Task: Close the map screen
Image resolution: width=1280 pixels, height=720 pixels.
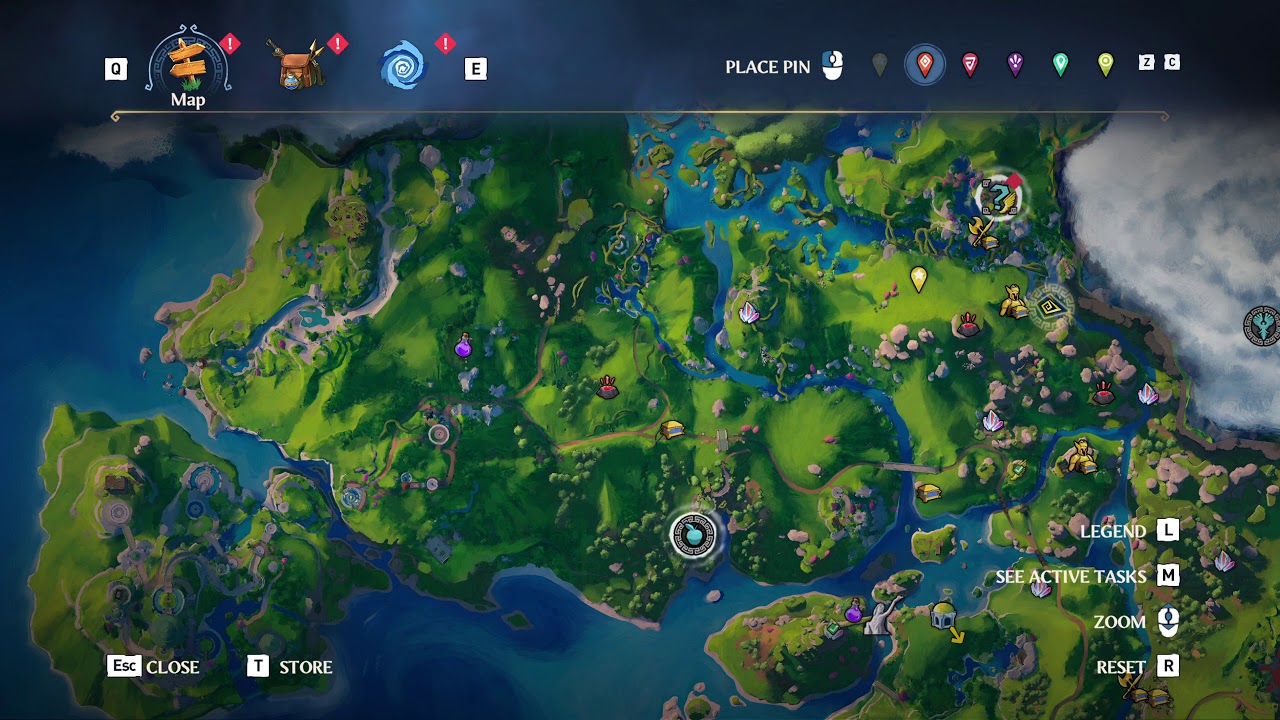Action: [x=154, y=667]
